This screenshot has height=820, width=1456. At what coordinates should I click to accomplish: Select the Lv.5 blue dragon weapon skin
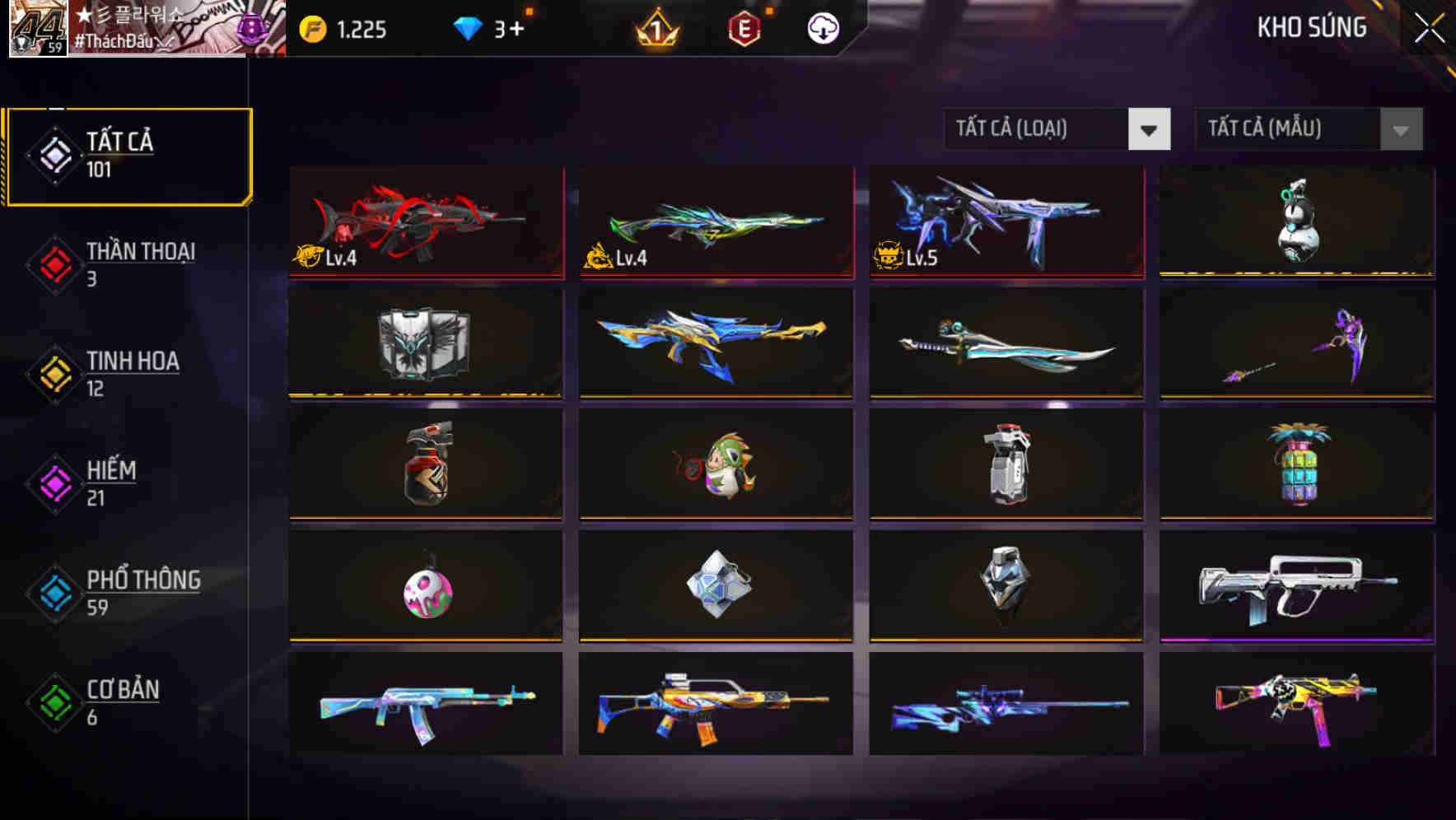click(x=1005, y=221)
